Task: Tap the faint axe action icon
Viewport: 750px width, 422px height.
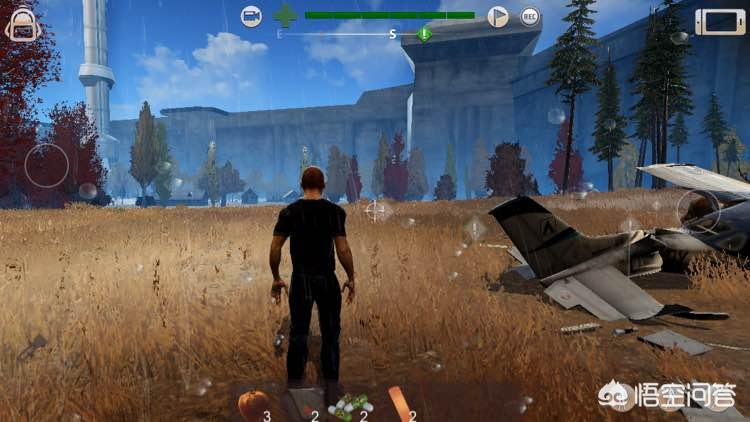Action: 33,346
